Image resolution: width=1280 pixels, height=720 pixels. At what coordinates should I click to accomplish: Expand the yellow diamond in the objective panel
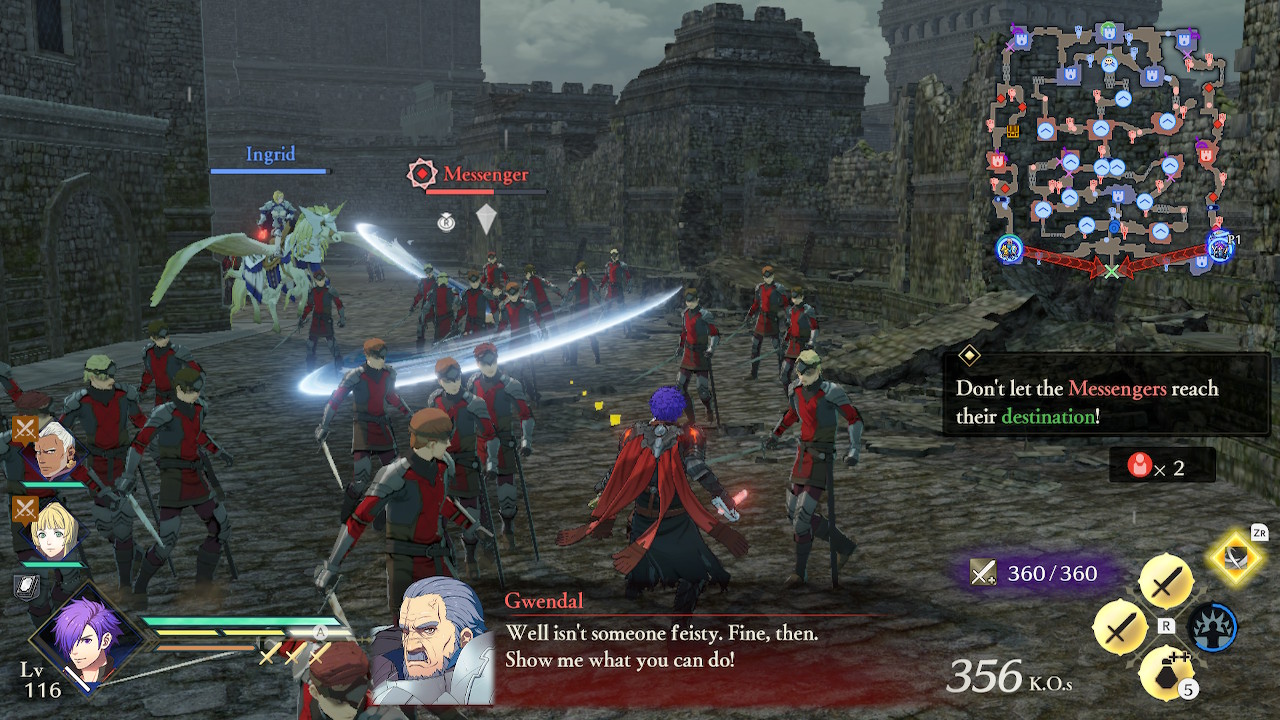pyautogui.click(x=968, y=356)
